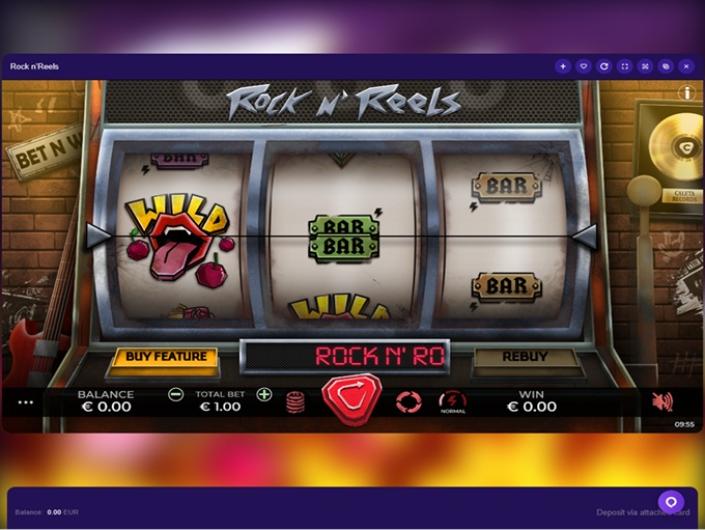This screenshot has height=530, width=705.
Task: Open the three-dot game menu
Action: tap(25, 403)
